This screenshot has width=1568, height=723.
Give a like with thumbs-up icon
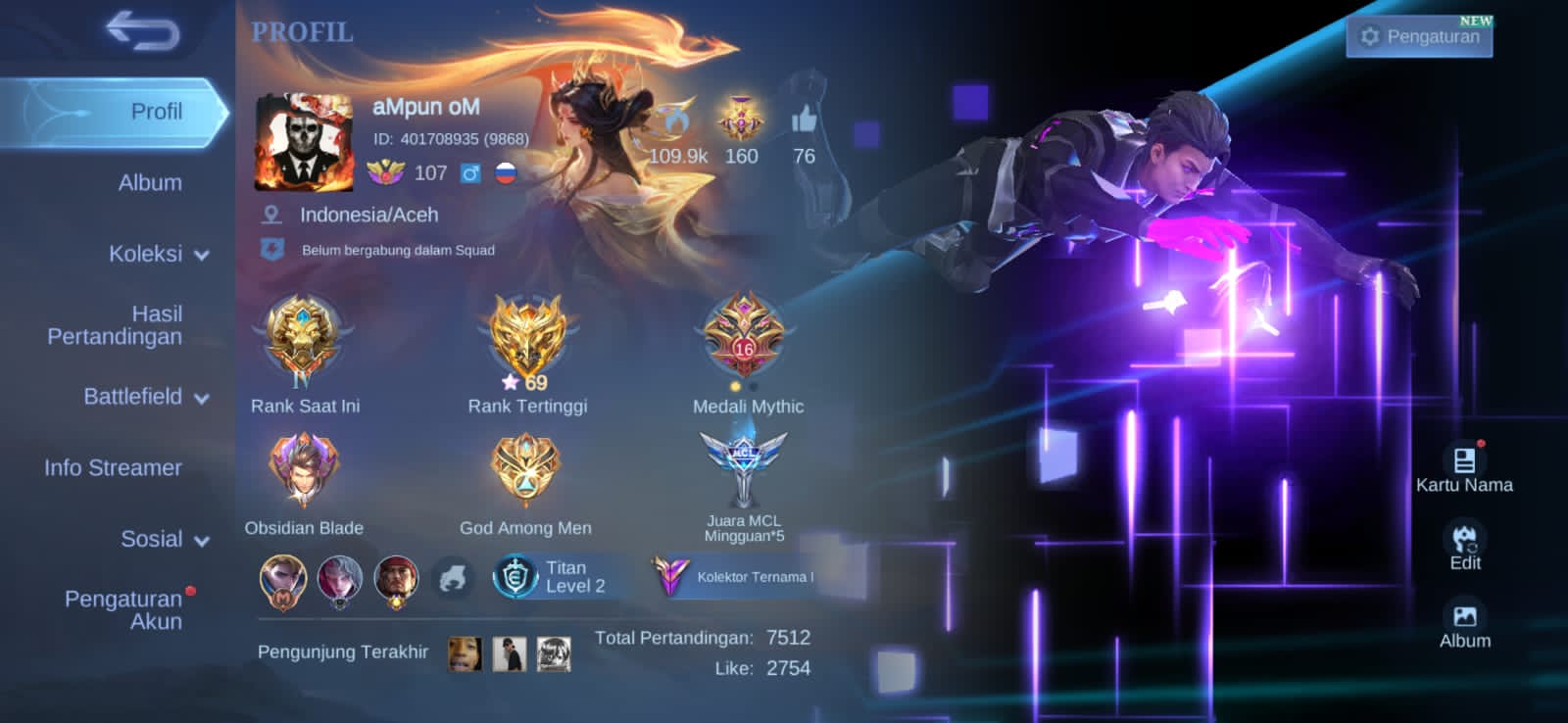click(804, 120)
